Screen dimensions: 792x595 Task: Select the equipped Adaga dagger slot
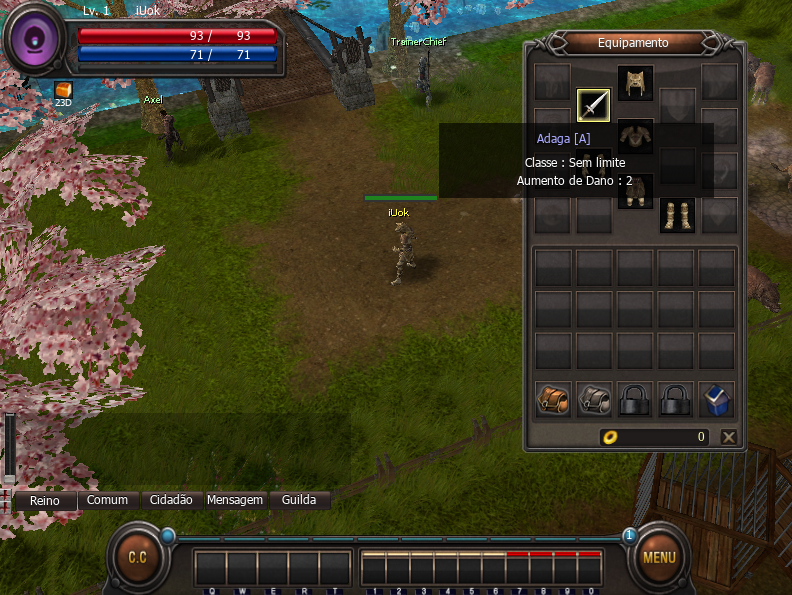tap(593, 105)
